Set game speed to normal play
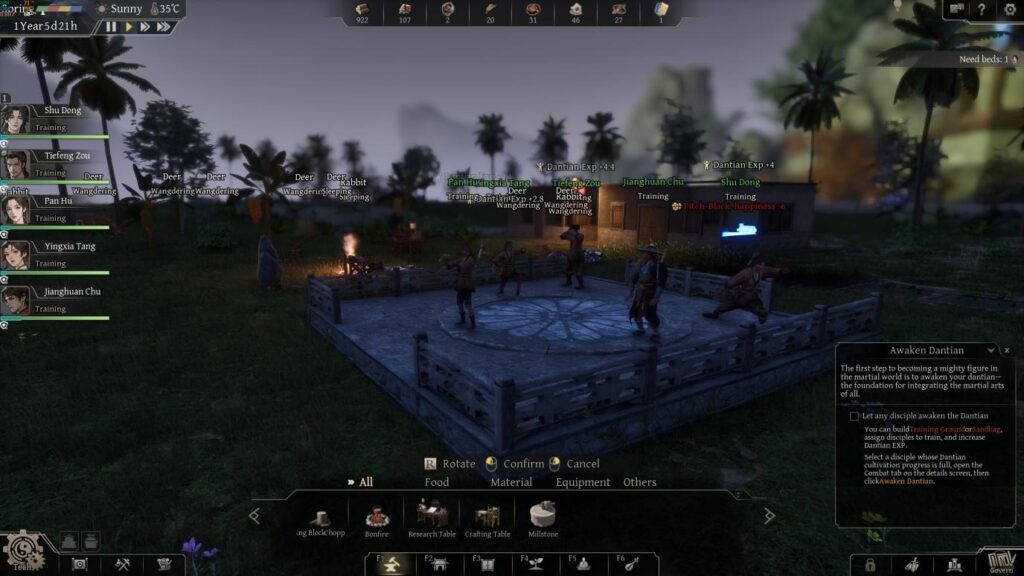Screen dimensions: 1024x576 click(128, 27)
